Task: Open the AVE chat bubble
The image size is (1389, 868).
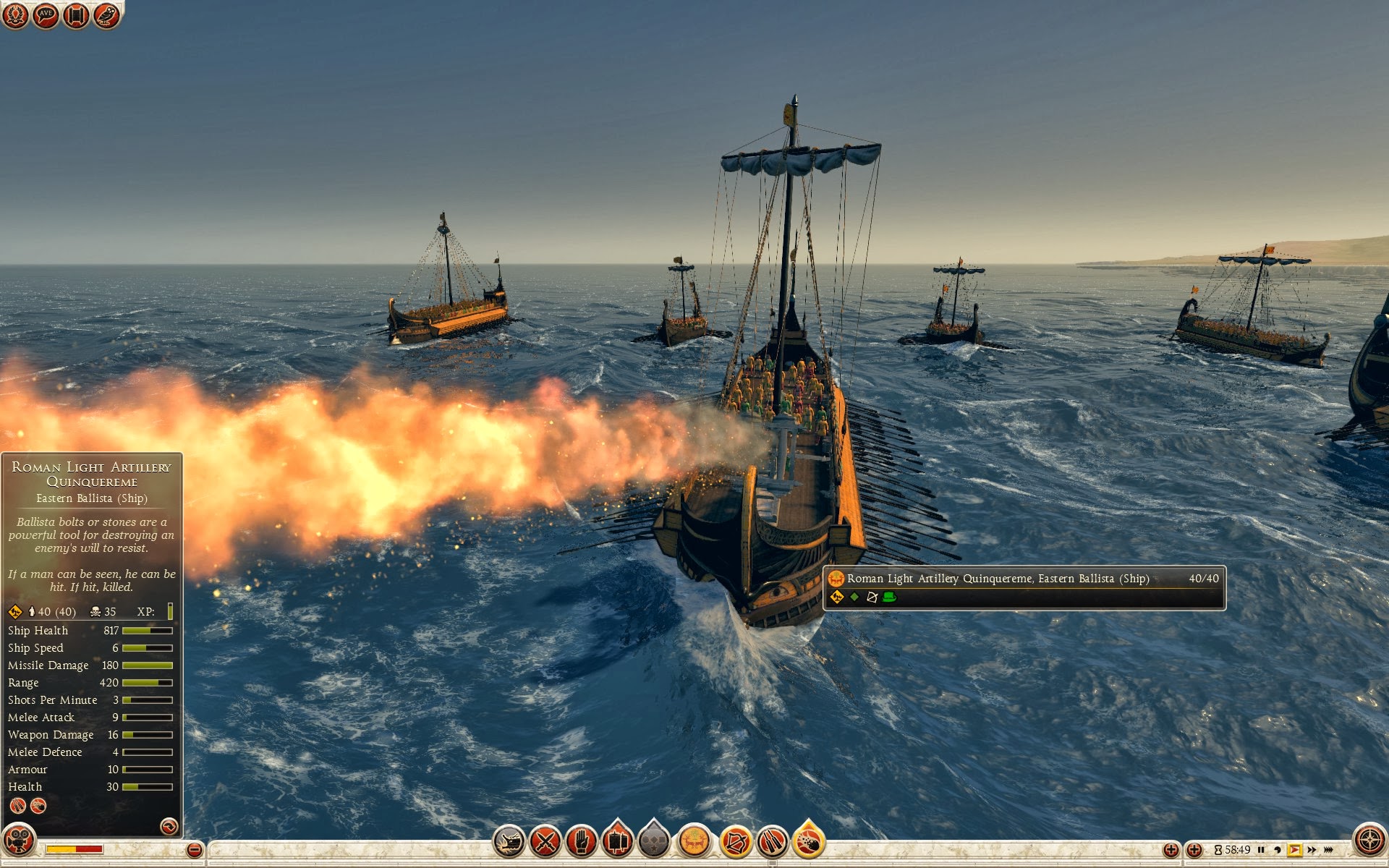Action: tap(46, 14)
